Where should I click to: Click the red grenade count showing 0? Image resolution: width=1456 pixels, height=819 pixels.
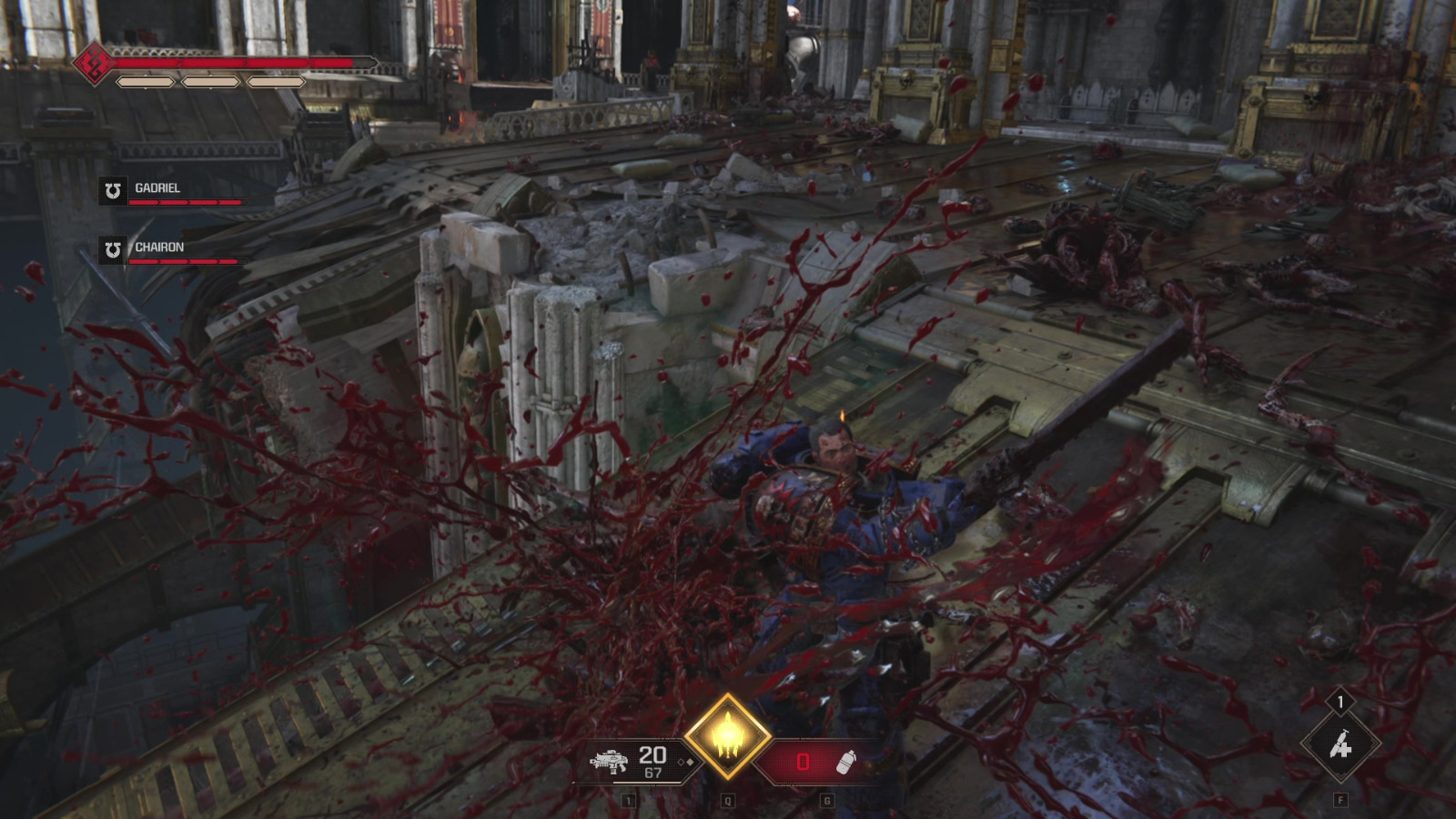(x=804, y=760)
